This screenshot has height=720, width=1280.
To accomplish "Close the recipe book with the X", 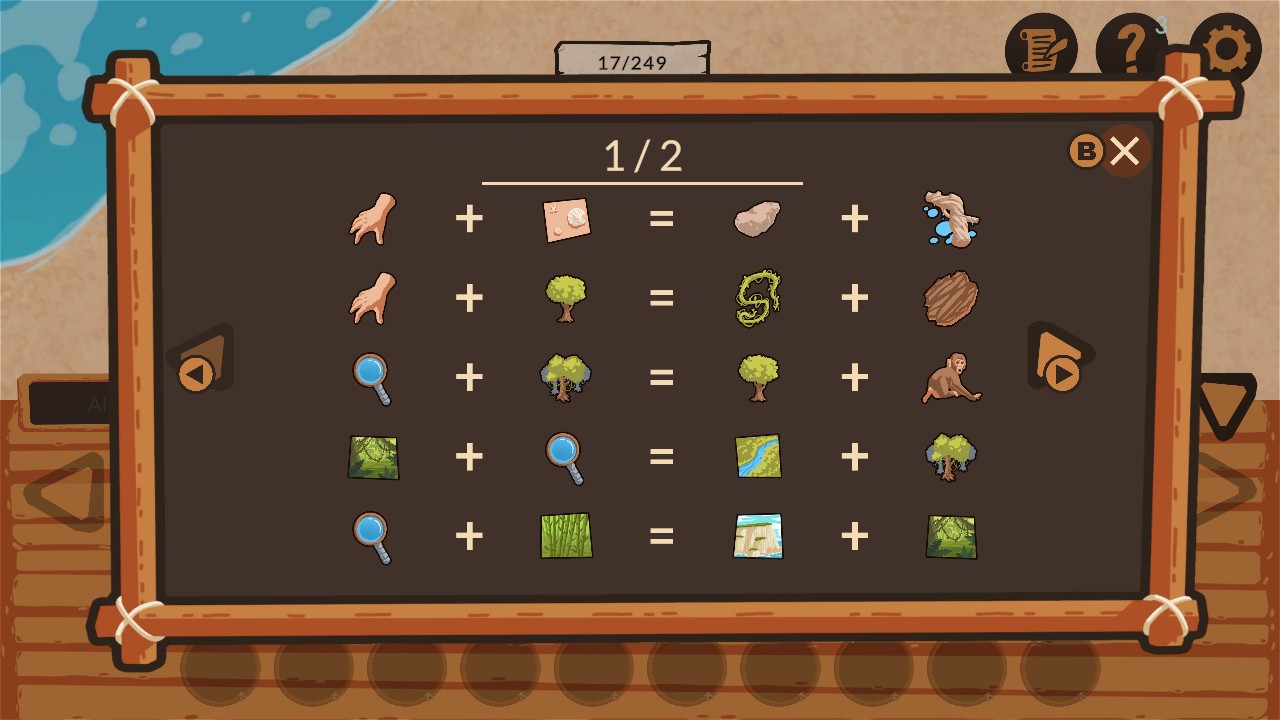I will tap(1125, 151).
